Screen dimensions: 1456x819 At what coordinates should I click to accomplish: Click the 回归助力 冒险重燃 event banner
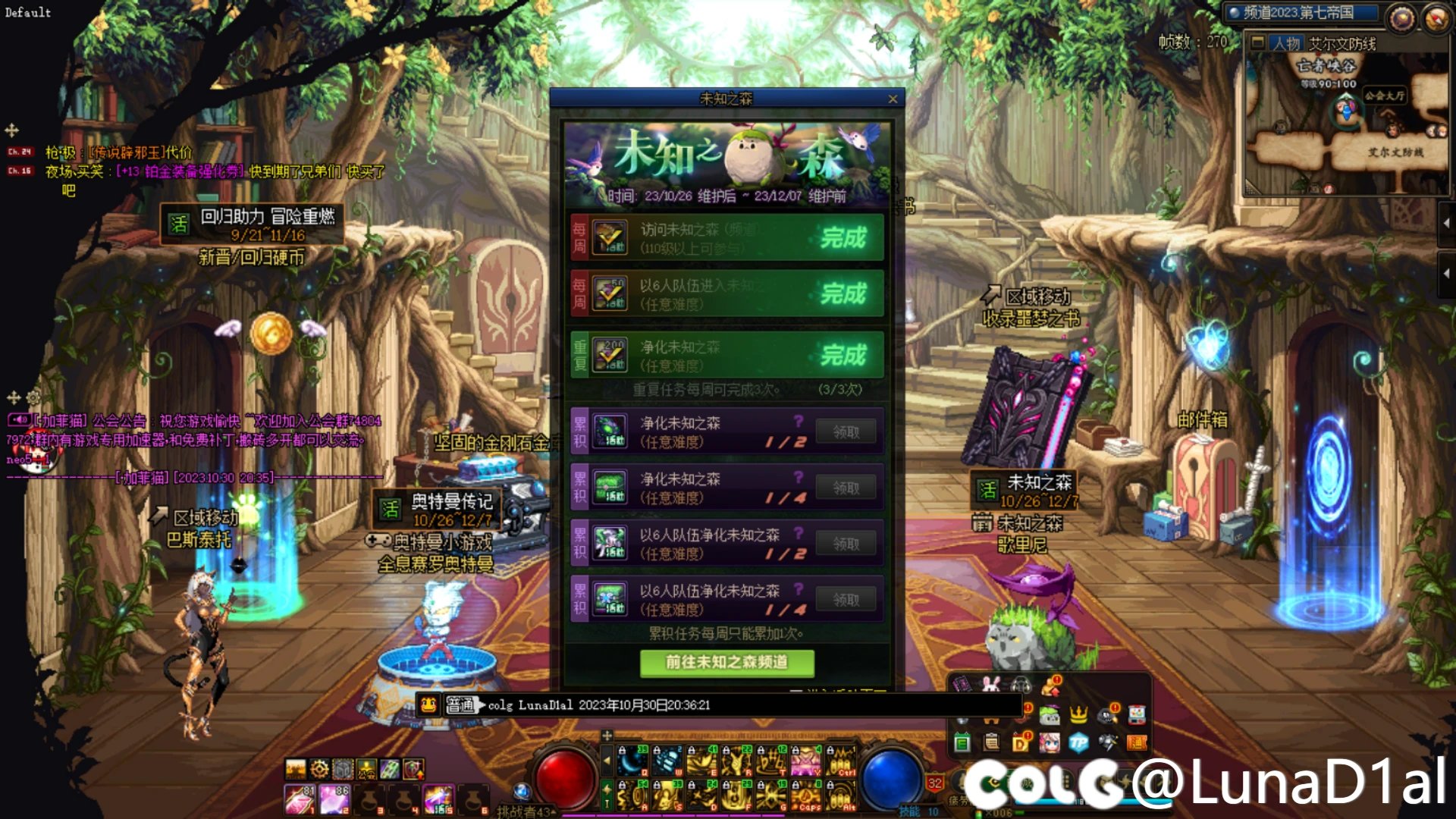click(253, 224)
